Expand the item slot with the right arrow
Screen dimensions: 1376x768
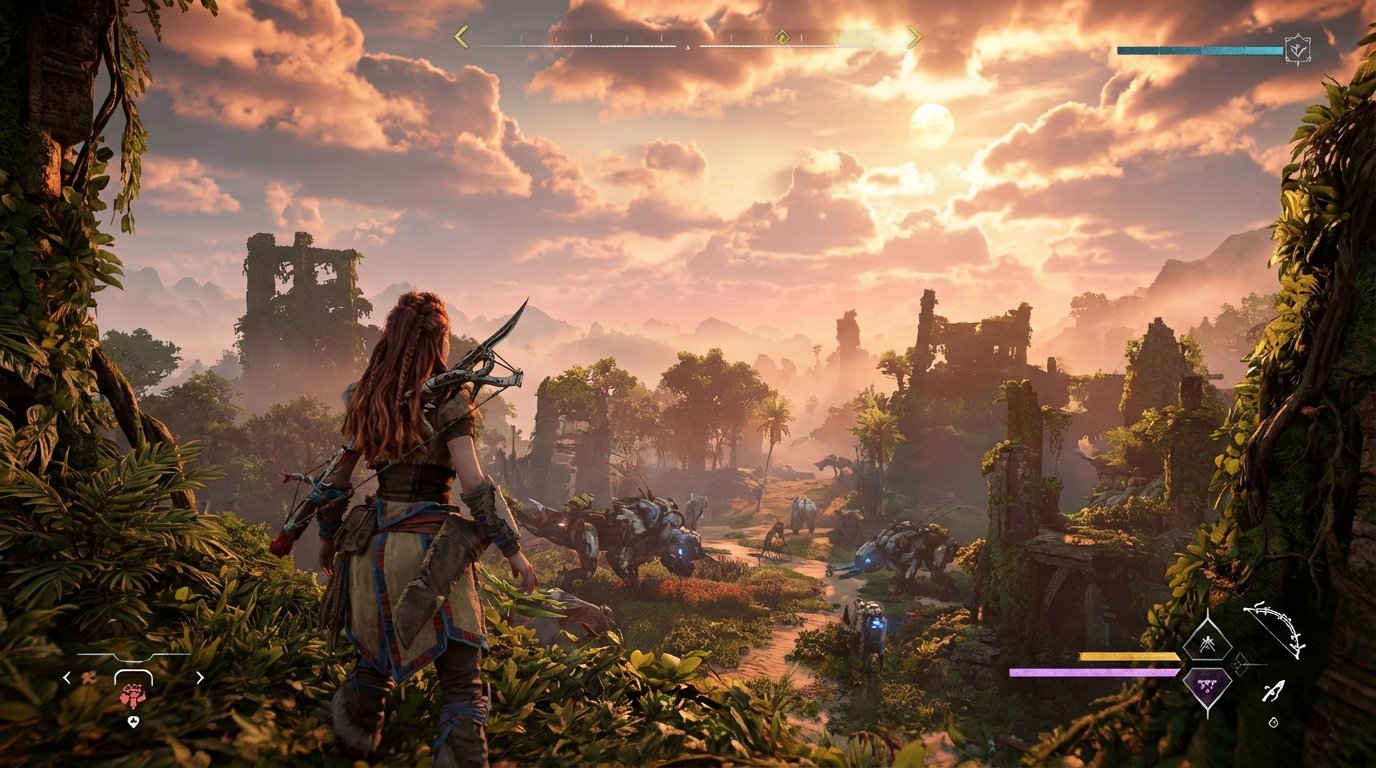click(198, 677)
